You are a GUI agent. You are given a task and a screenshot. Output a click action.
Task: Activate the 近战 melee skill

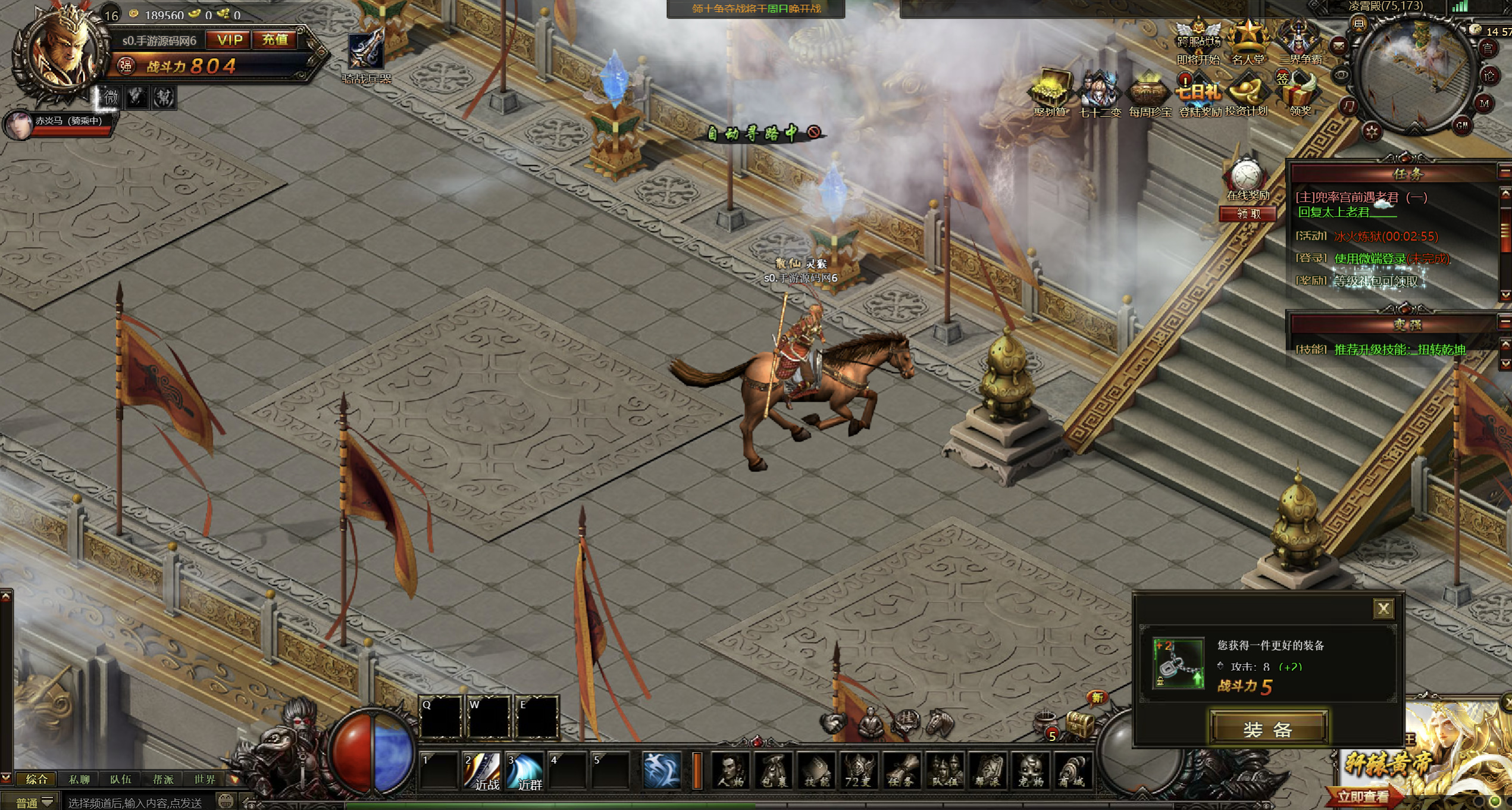[482, 771]
